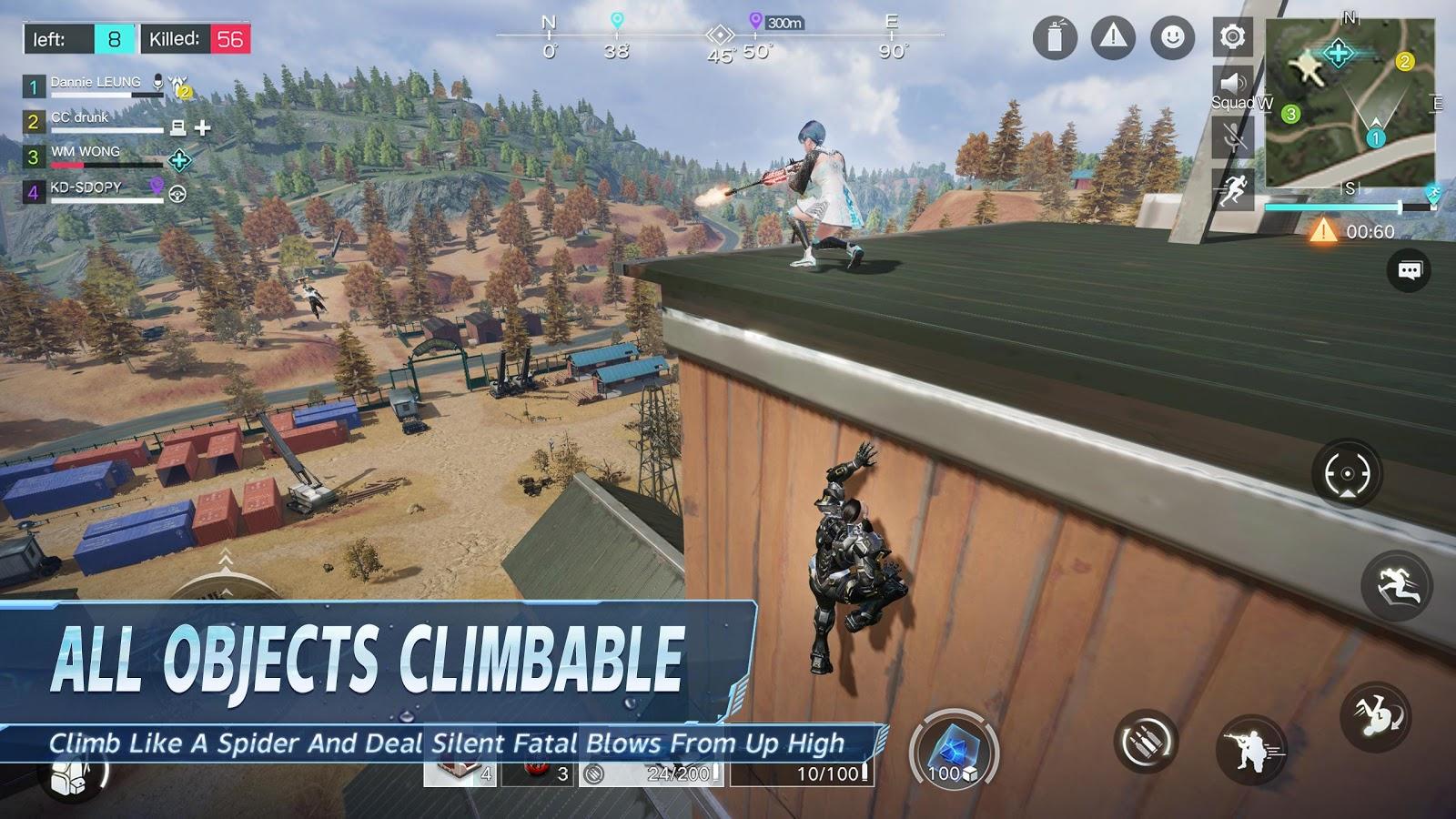This screenshot has width=1456, height=819.
Task: Toggle the auto-run sprint icon
Action: (x=1233, y=189)
